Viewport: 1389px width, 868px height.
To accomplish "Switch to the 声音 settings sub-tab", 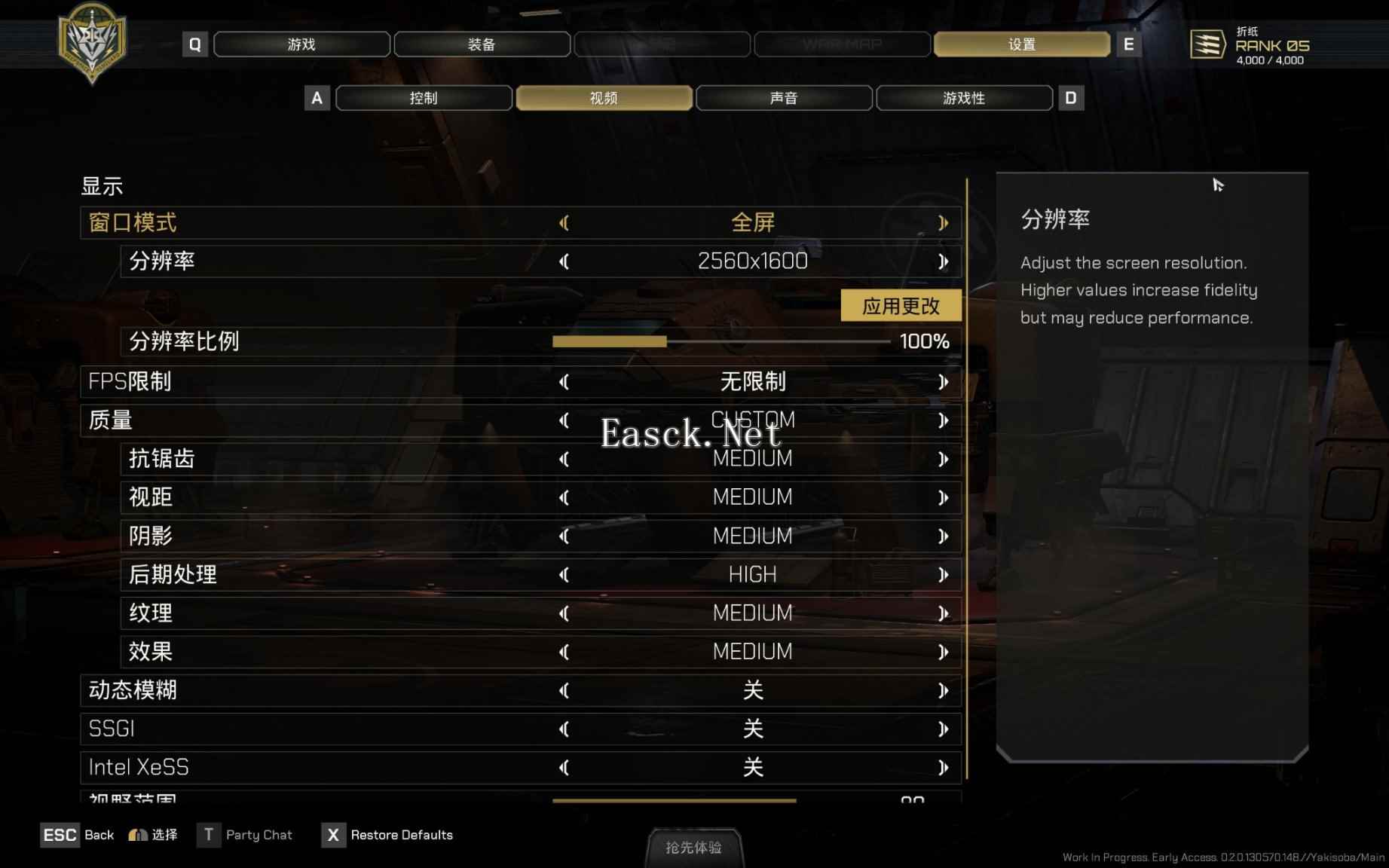I will click(x=784, y=98).
